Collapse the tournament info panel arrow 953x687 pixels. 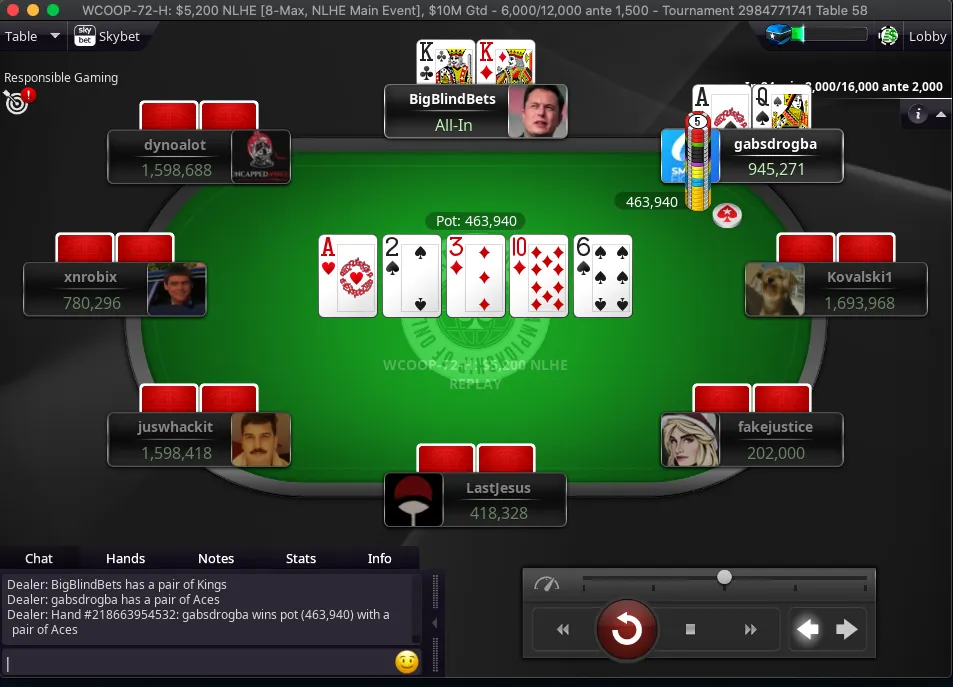click(941, 114)
